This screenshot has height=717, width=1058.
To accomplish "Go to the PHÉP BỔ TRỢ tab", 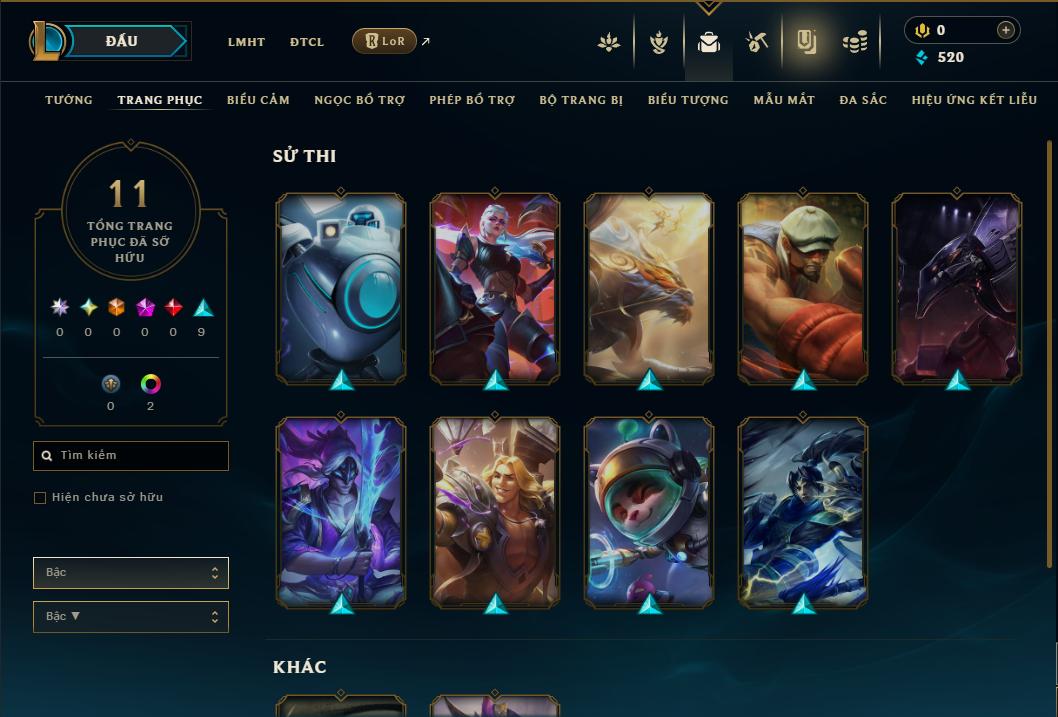I will [472, 100].
